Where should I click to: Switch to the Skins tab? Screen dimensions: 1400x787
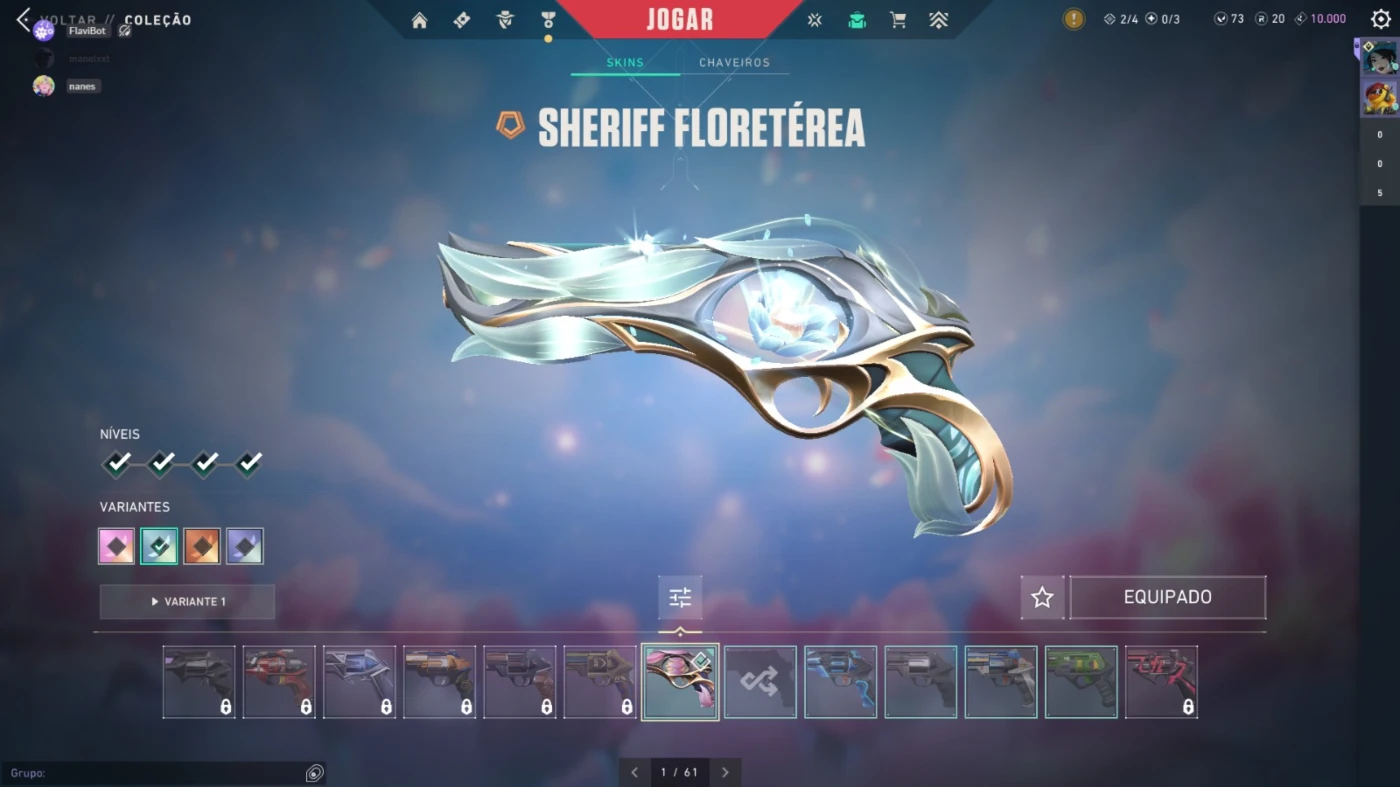pyautogui.click(x=625, y=62)
